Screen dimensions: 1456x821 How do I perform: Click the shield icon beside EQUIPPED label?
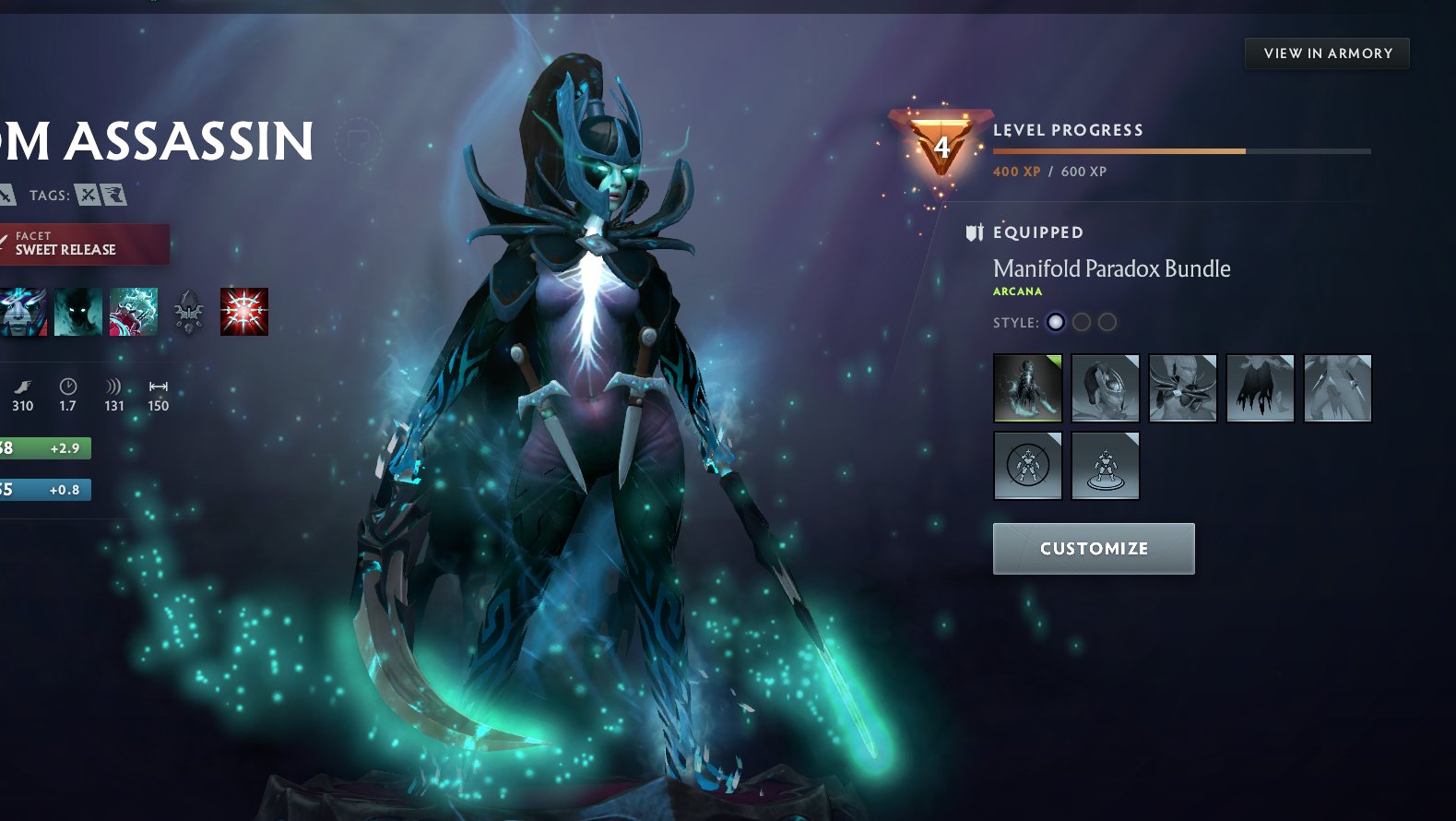[x=973, y=232]
